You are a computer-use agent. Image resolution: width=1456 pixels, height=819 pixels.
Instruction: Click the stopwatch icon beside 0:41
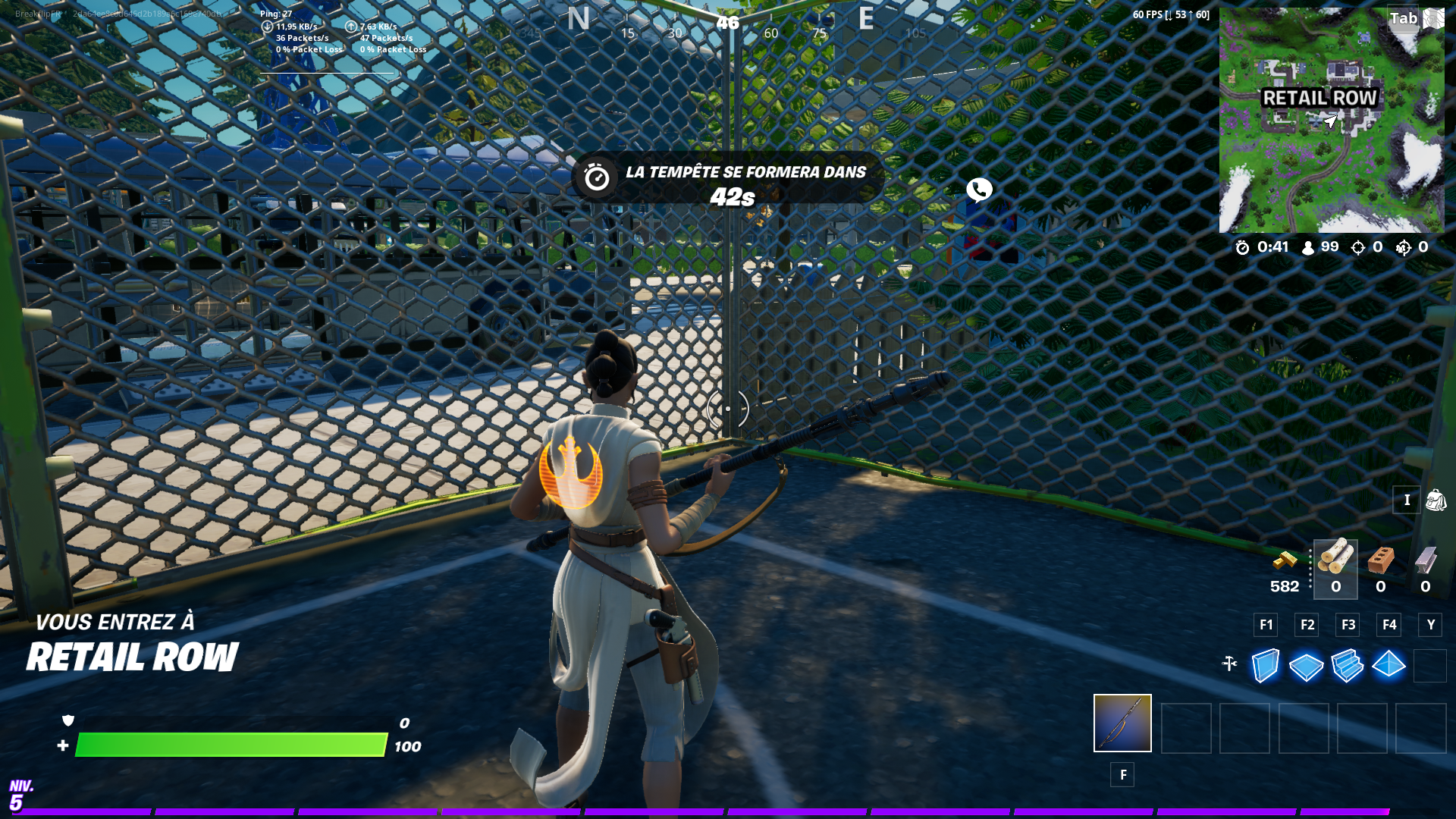point(1241,248)
